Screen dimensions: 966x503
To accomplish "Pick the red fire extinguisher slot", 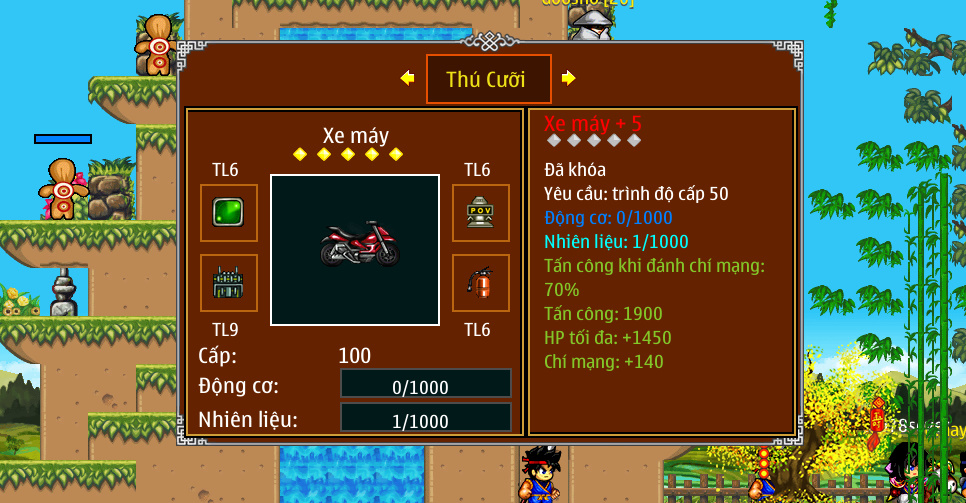I will (x=481, y=283).
